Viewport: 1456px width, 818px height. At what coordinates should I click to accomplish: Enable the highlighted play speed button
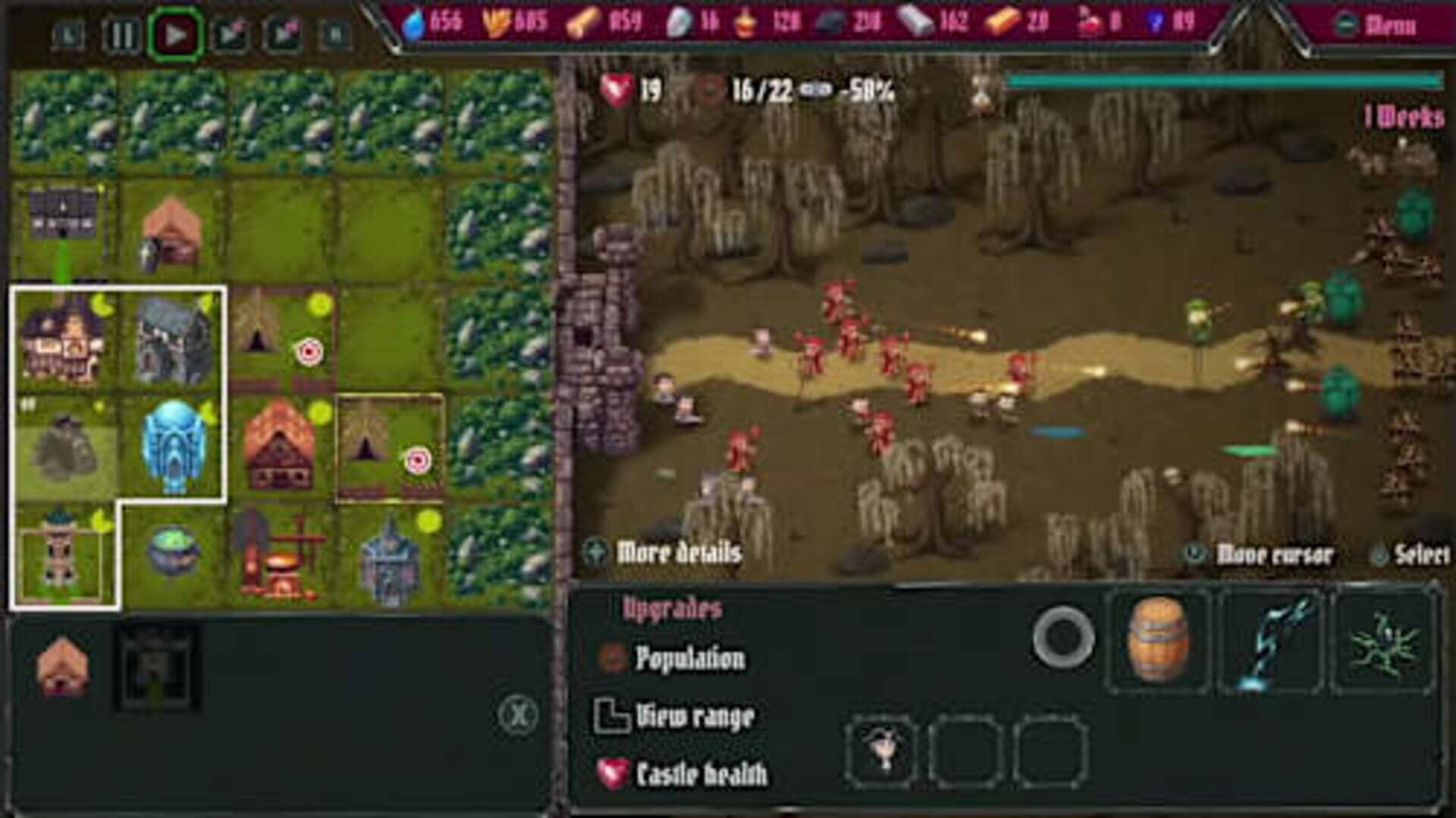[176, 32]
